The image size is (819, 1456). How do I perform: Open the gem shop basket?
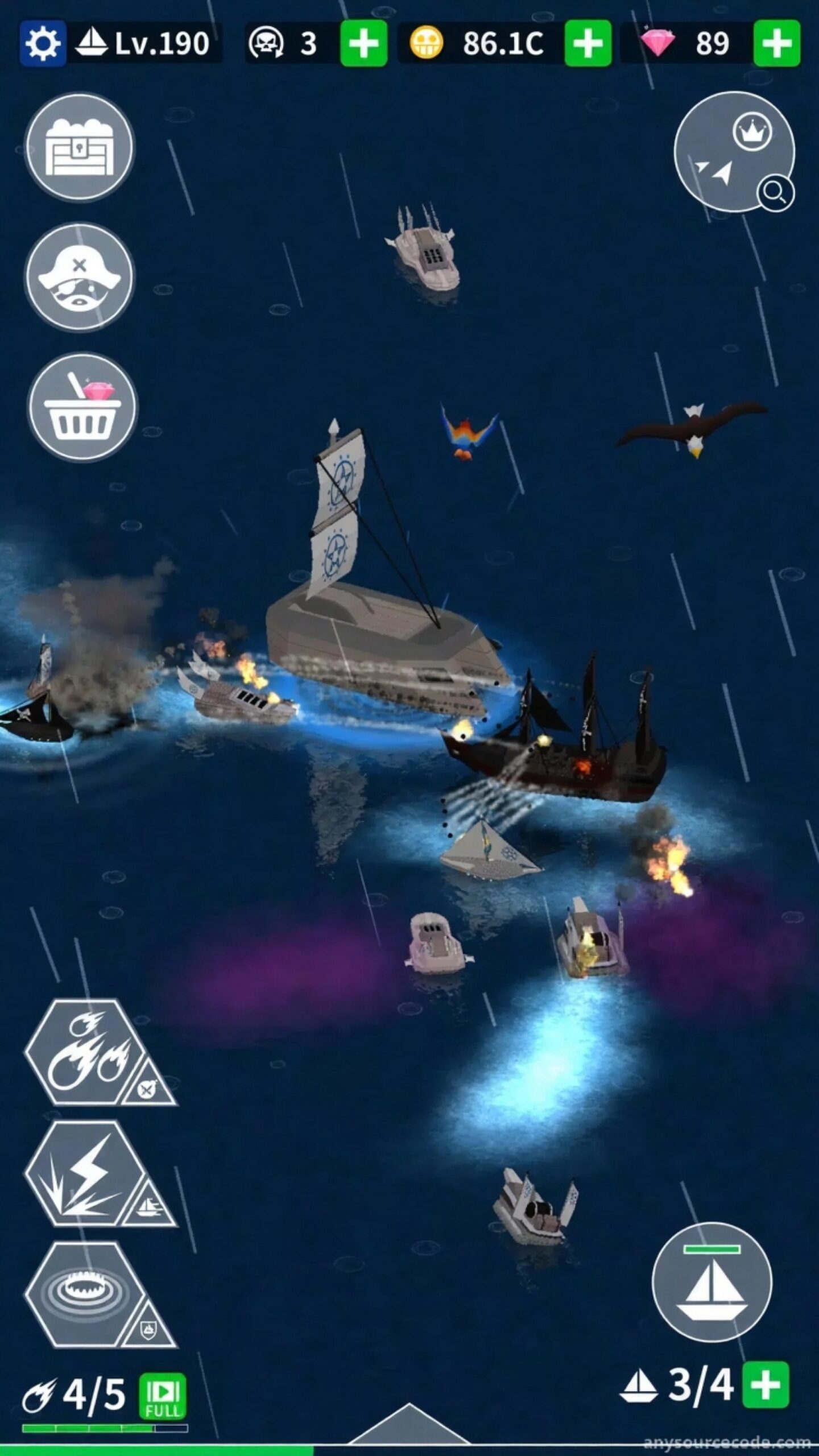pyautogui.click(x=82, y=407)
